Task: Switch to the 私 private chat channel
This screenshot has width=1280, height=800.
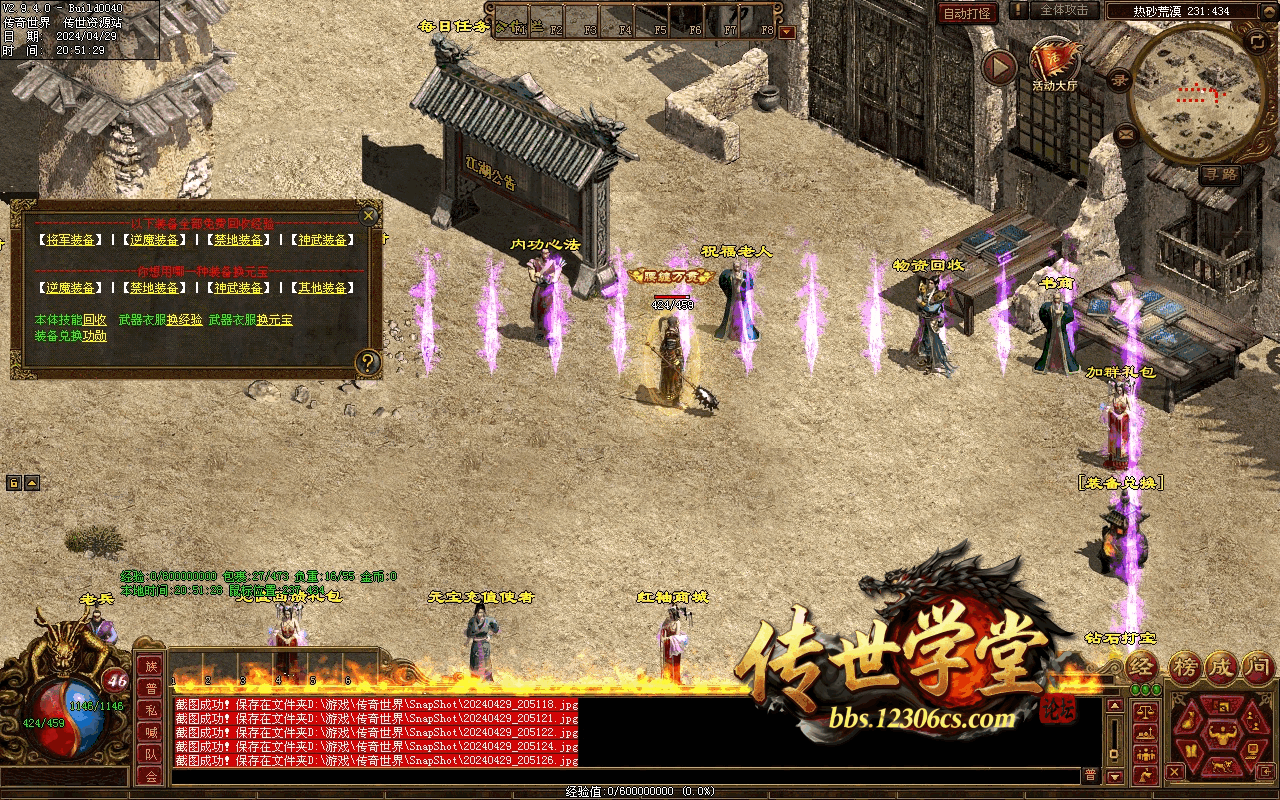Action: pos(151,710)
